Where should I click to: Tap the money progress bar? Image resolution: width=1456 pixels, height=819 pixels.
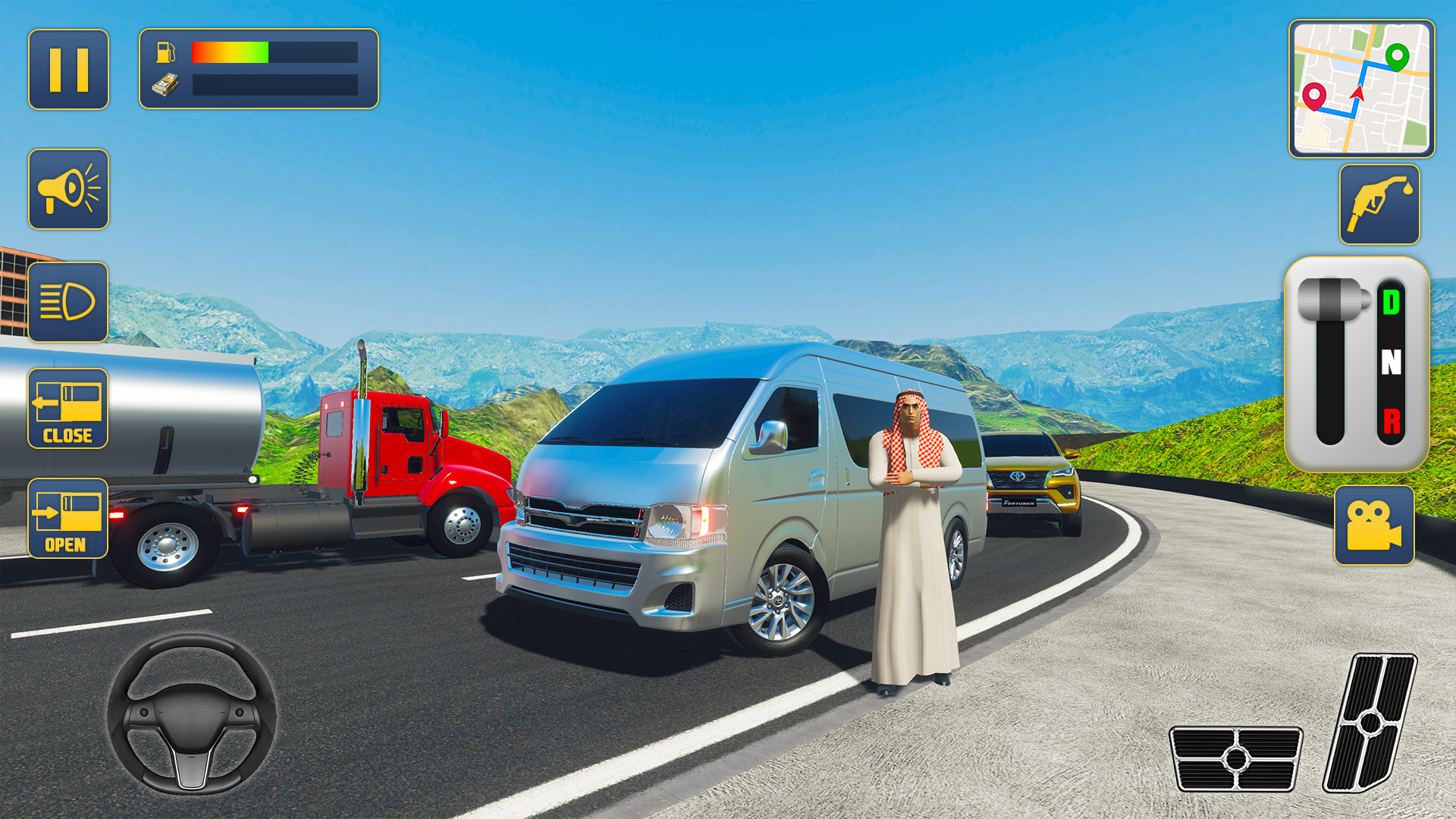pos(273,84)
